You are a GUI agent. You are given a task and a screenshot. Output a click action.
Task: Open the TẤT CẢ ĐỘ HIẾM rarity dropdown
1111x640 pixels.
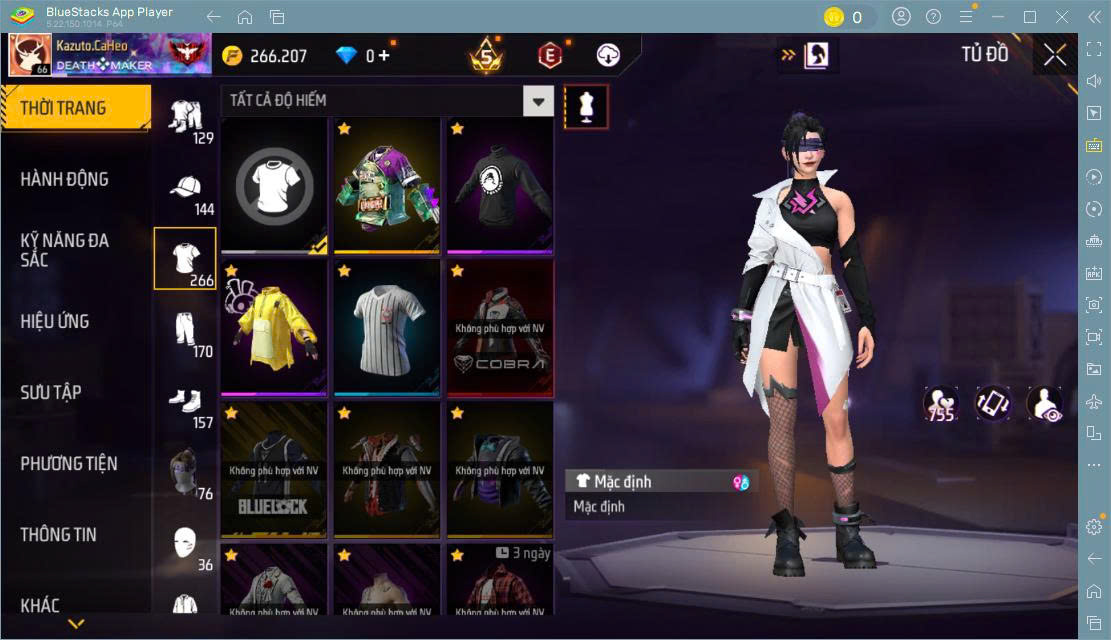387,100
